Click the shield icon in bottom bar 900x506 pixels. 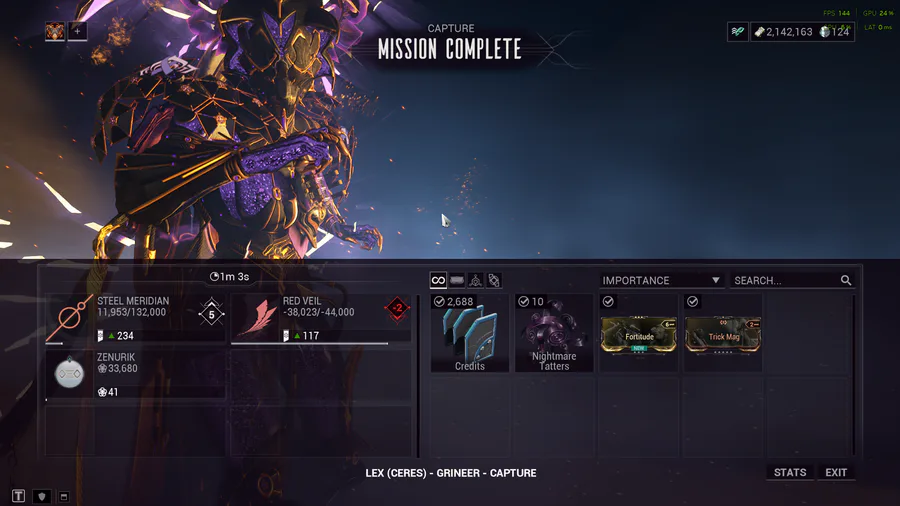[41, 496]
